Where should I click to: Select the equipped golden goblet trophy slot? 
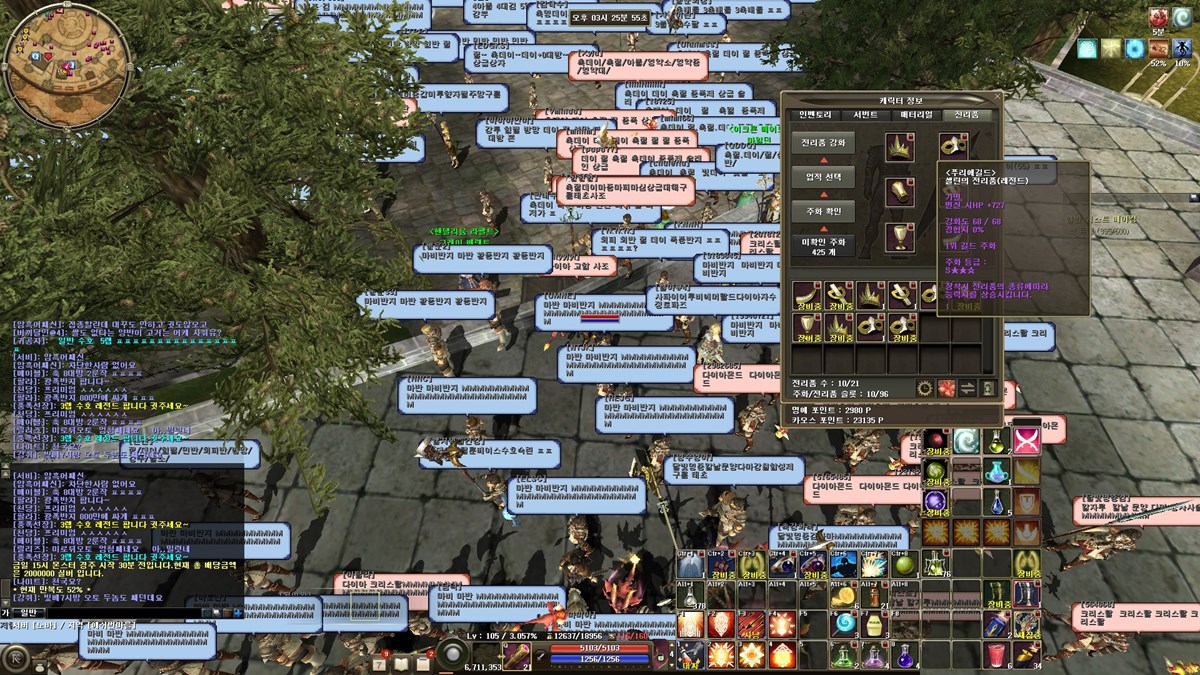[900, 237]
